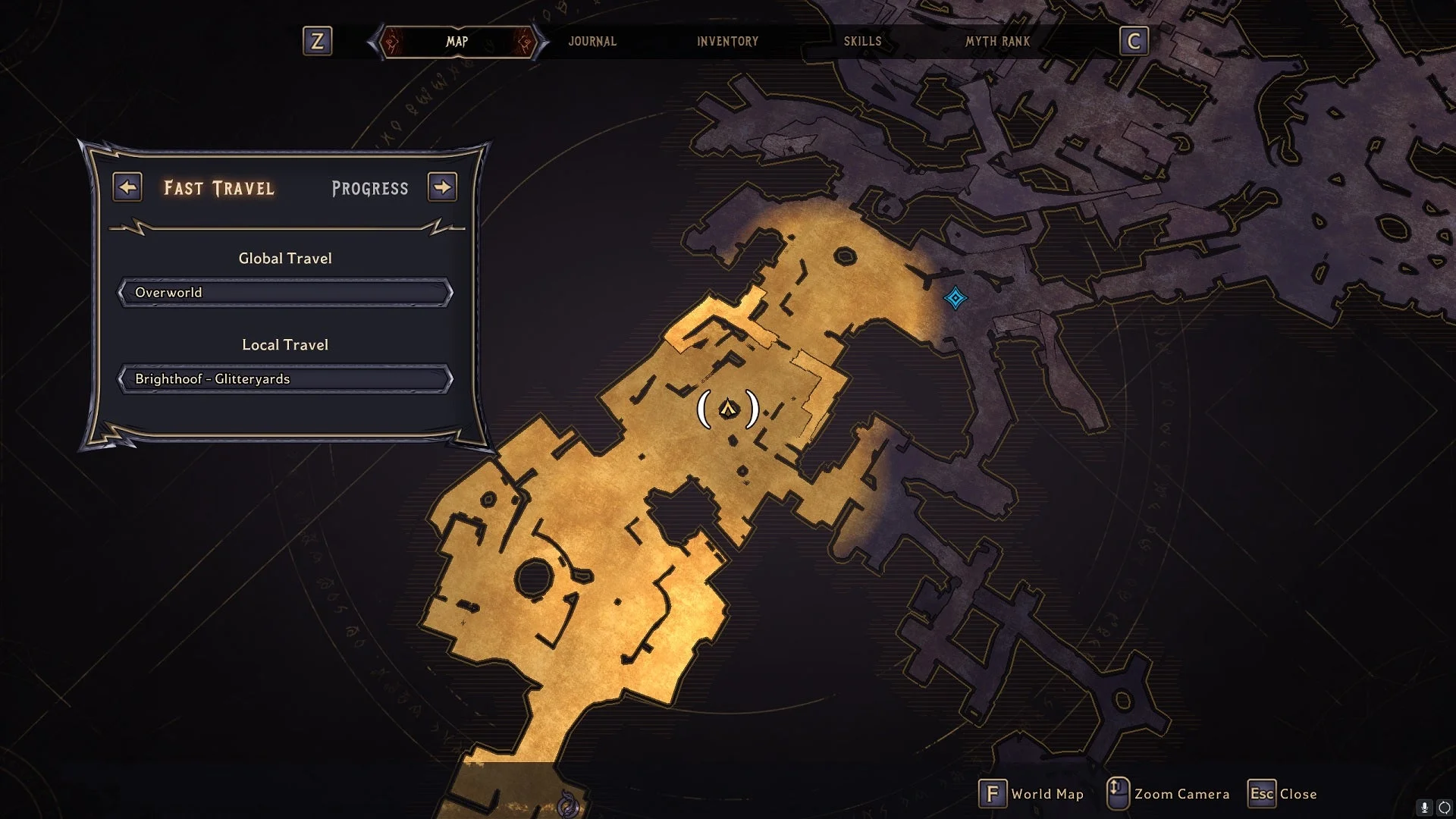Click the right arrow in the travel panel
Viewport: 1456px width, 819px height.
pos(442,187)
